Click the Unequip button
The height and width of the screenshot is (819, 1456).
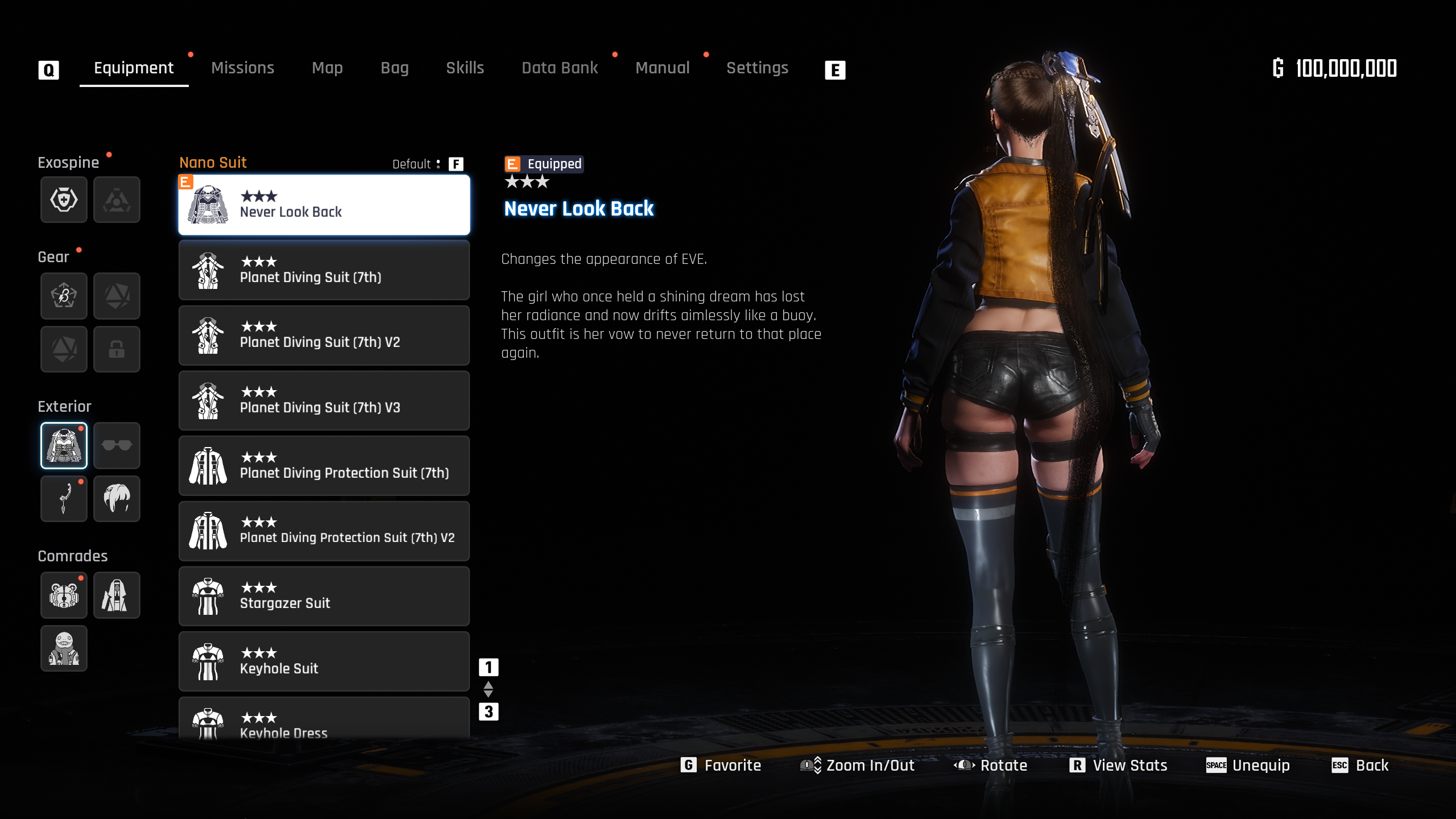click(x=1248, y=766)
